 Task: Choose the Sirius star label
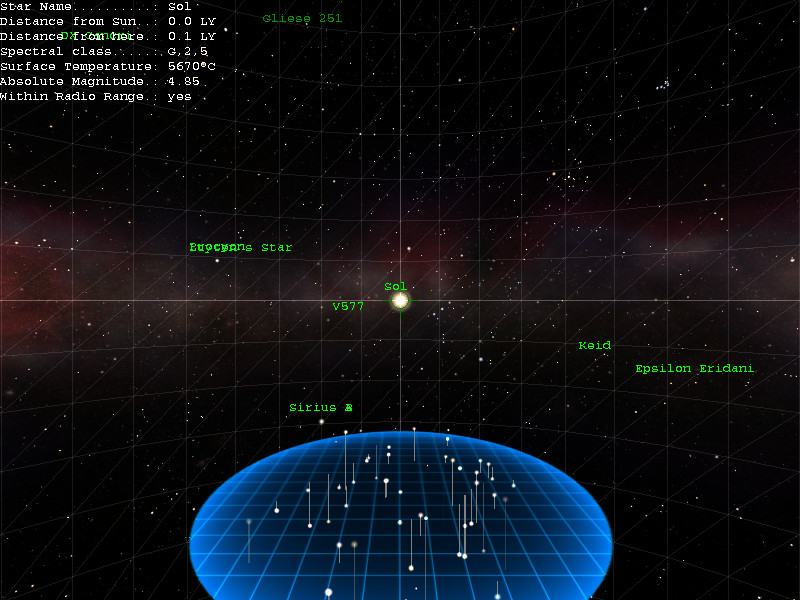coord(320,408)
